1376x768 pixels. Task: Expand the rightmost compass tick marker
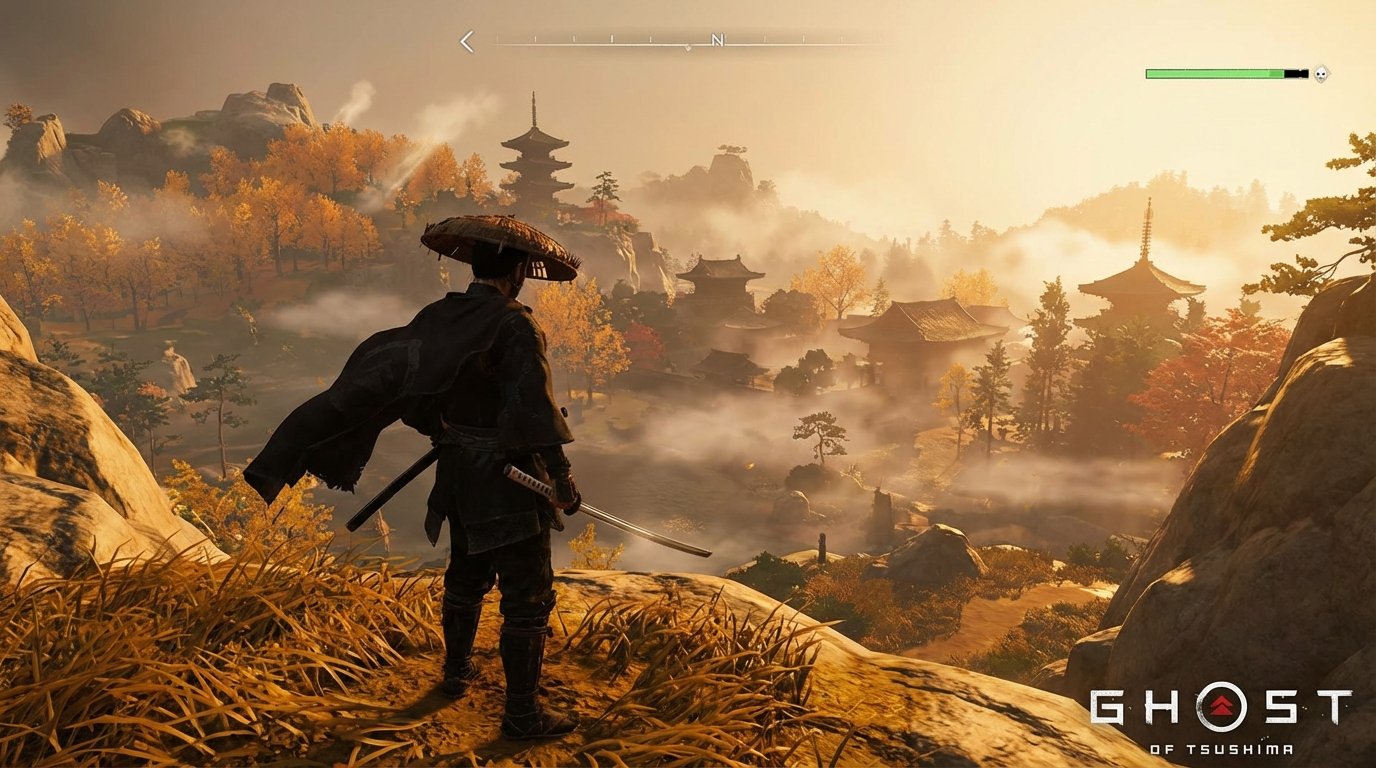coord(803,38)
